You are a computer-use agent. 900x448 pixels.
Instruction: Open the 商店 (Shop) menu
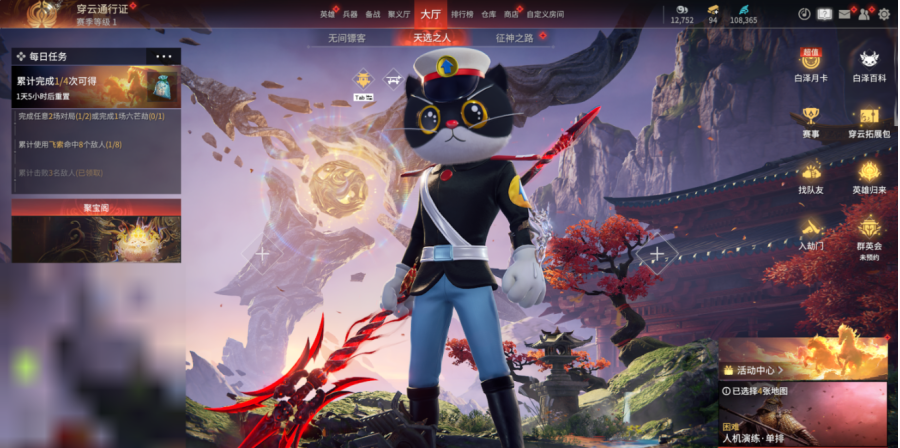click(x=512, y=14)
